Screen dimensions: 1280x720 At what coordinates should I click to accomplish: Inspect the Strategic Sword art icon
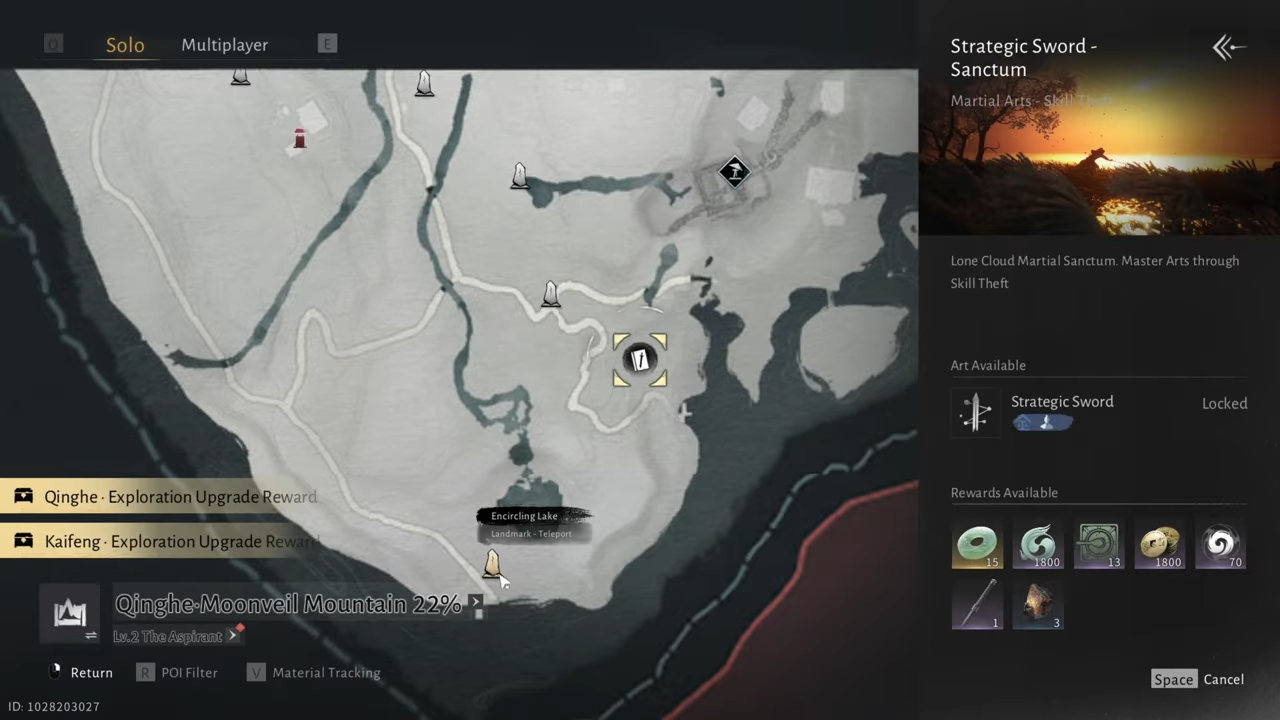[975, 412]
